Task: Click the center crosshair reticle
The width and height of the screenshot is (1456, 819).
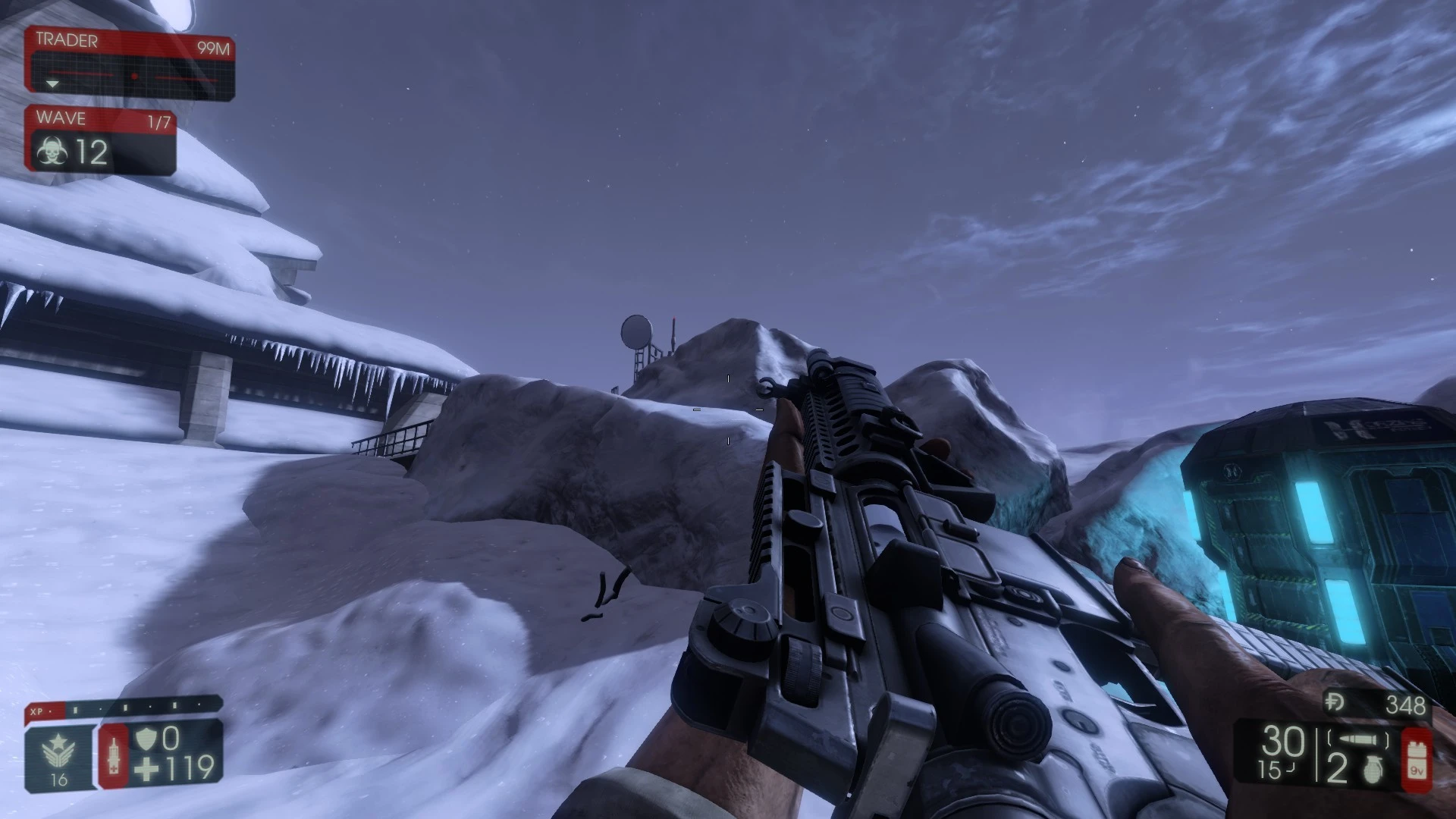Action: [728, 409]
